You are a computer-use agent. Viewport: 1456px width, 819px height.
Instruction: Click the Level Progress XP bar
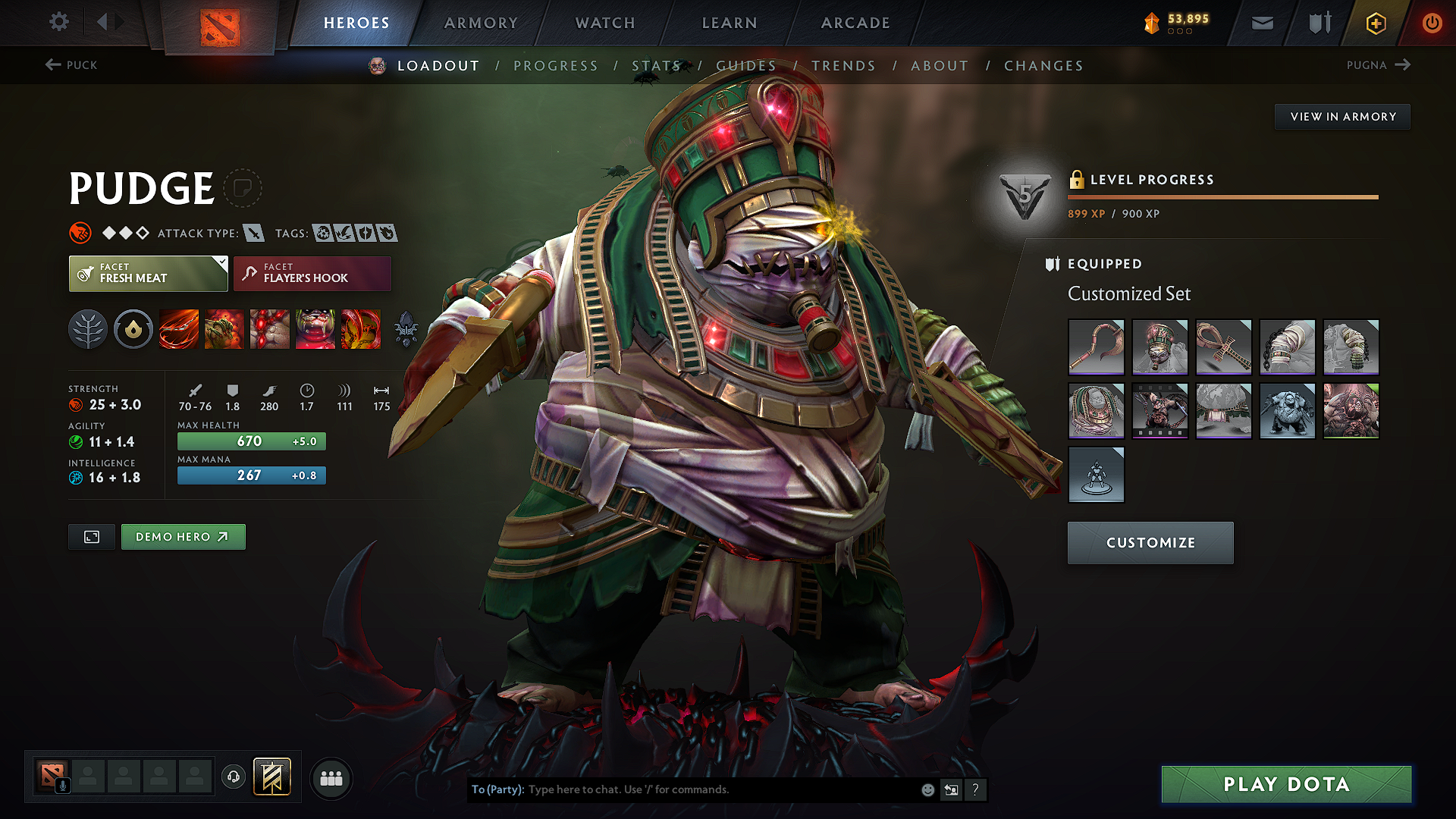point(1222,198)
